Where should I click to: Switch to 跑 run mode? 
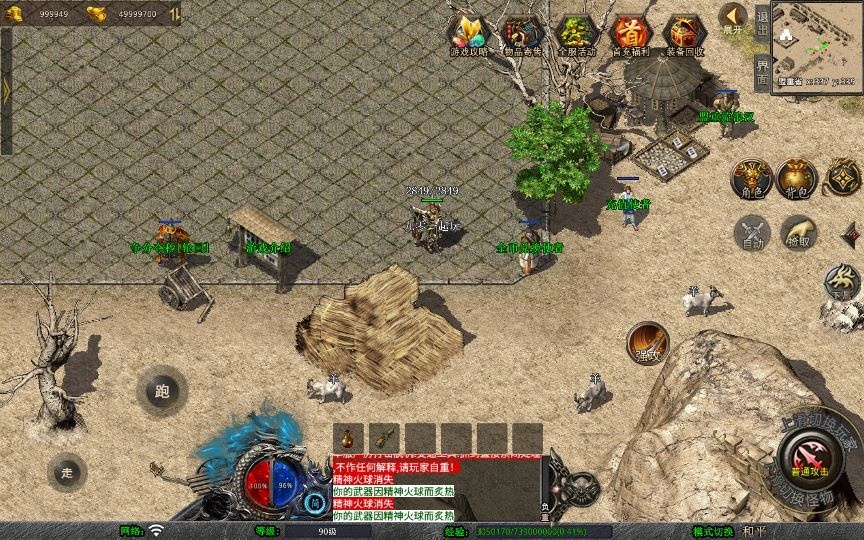pos(161,391)
